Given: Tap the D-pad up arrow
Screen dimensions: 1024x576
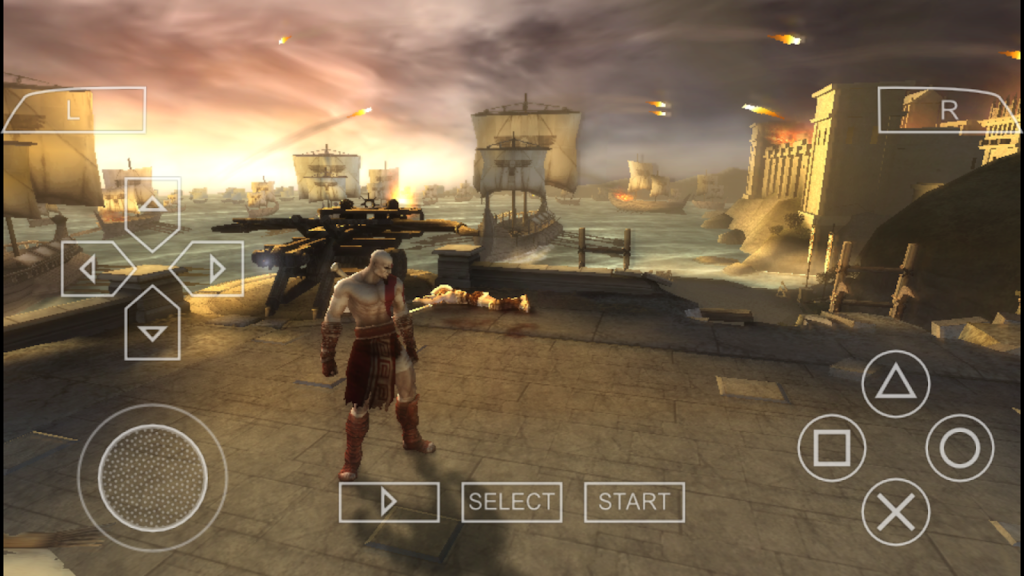Looking at the screenshot, I should pyautogui.click(x=152, y=208).
